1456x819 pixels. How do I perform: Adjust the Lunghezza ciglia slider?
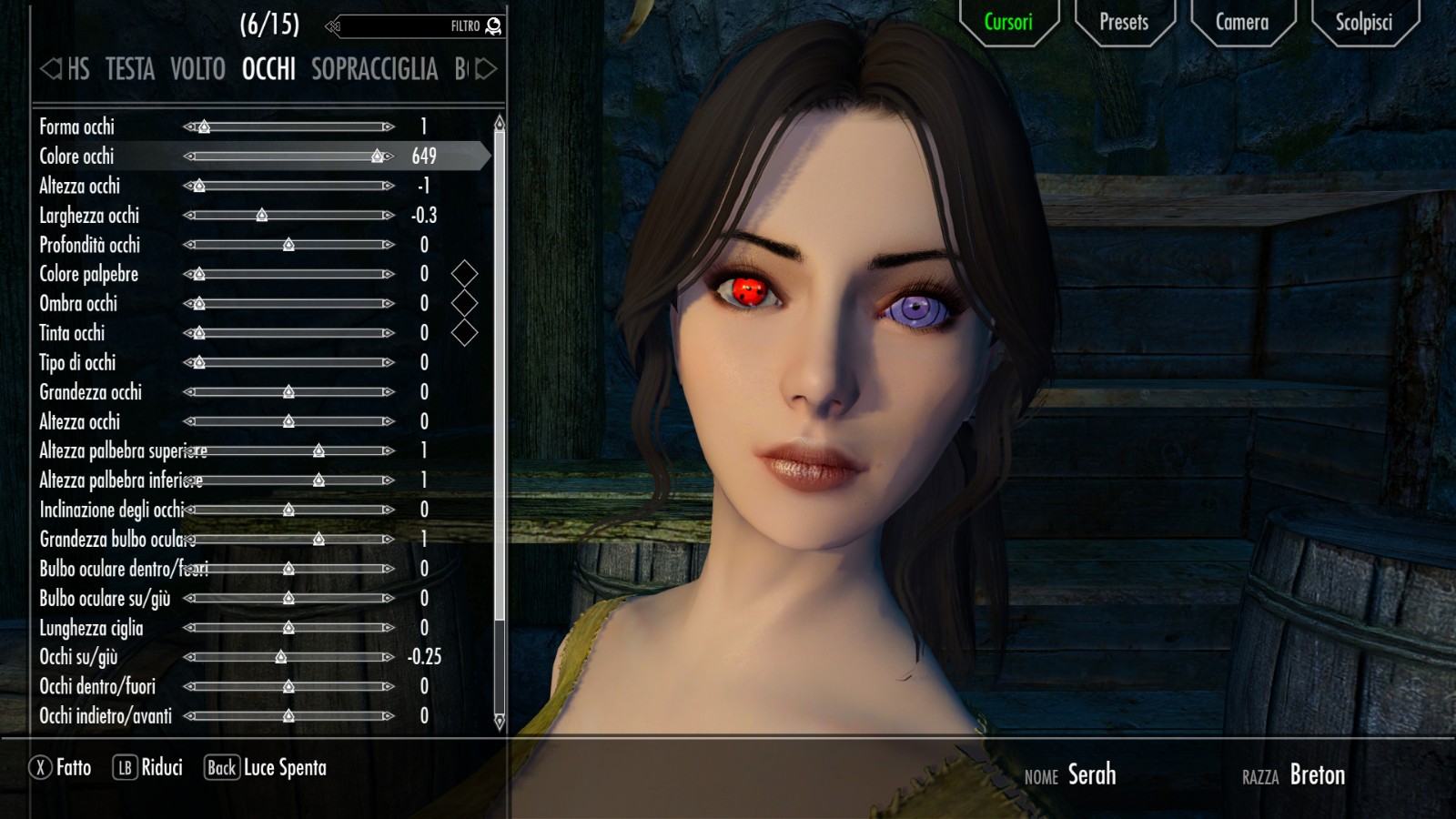[288, 628]
